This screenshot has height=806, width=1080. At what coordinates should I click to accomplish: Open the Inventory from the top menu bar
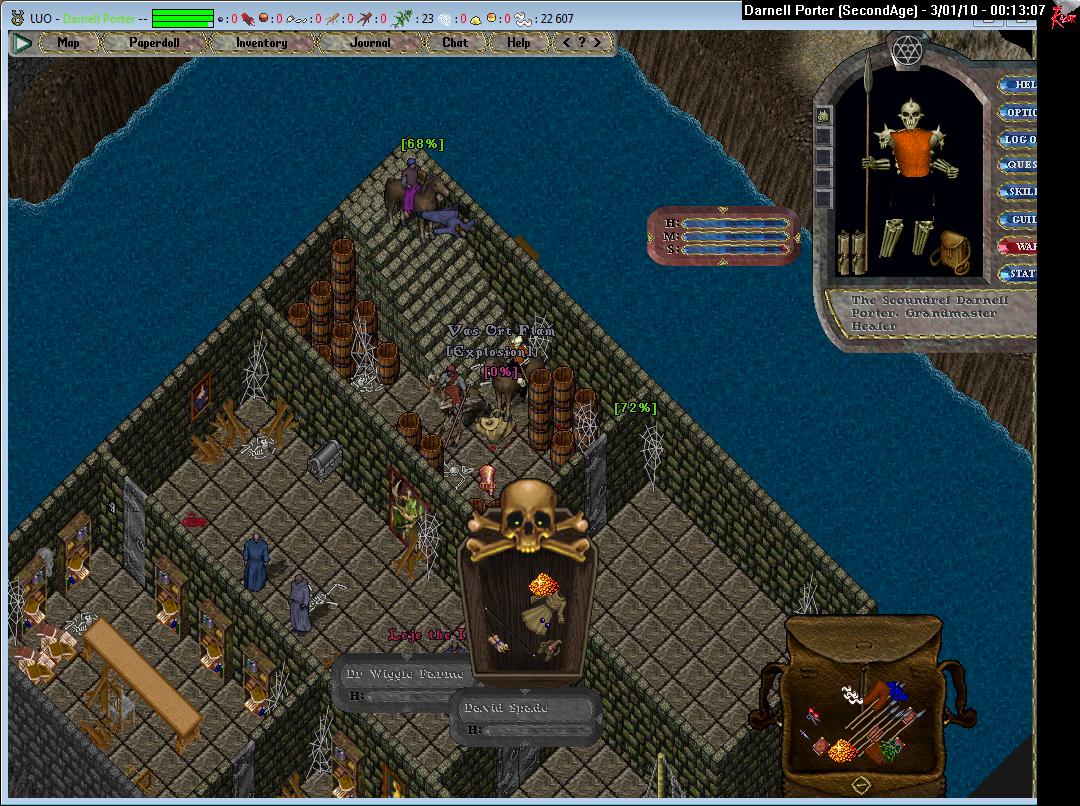pos(261,43)
